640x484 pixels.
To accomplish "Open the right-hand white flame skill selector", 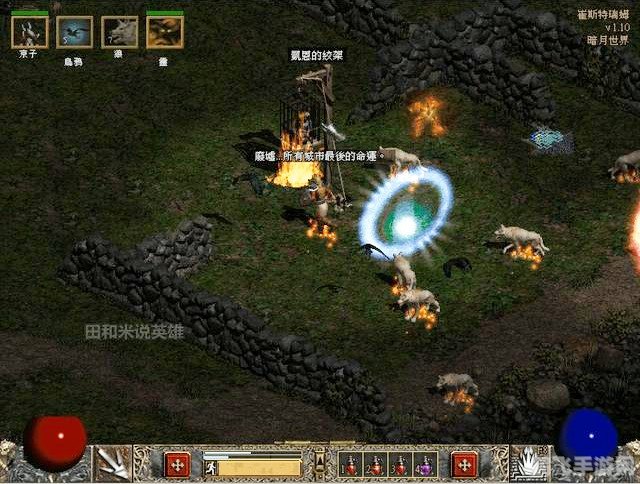I will coord(528,463).
